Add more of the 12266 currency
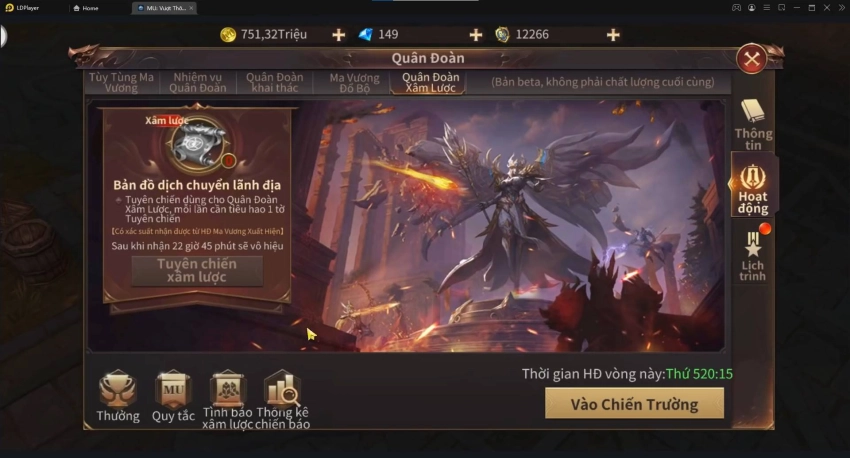Image resolution: width=850 pixels, height=458 pixels. (x=613, y=35)
